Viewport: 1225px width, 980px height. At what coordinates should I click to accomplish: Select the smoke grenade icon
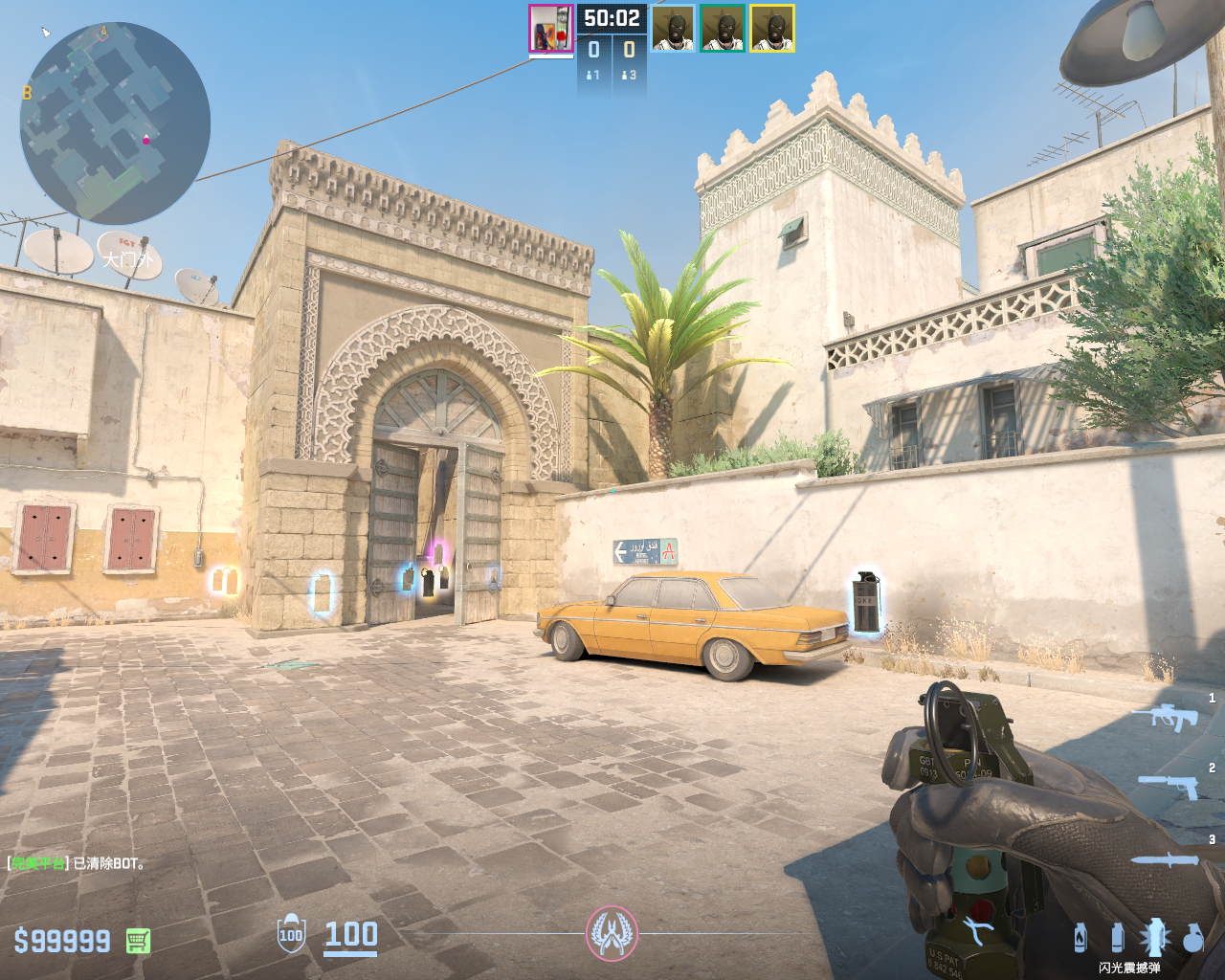coord(1117,937)
